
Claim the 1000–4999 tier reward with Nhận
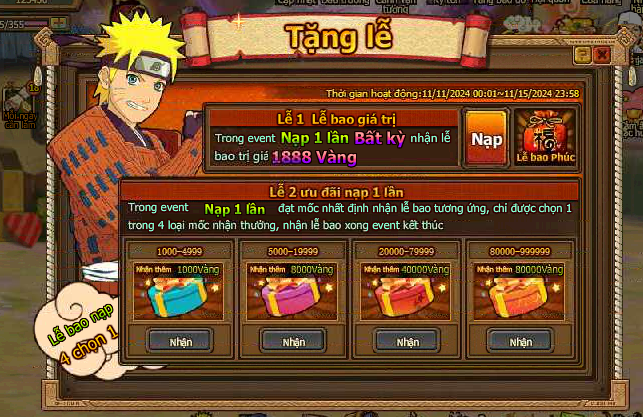click(x=180, y=341)
